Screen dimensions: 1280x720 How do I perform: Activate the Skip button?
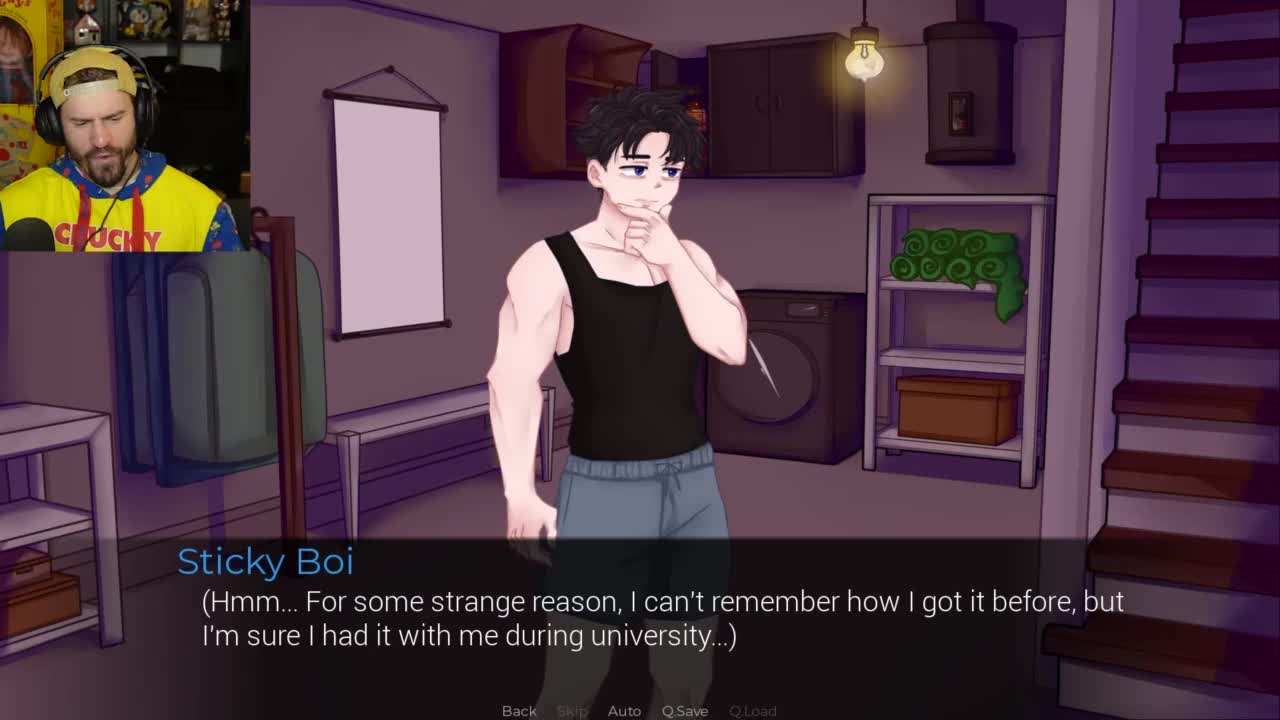point(572,710)
